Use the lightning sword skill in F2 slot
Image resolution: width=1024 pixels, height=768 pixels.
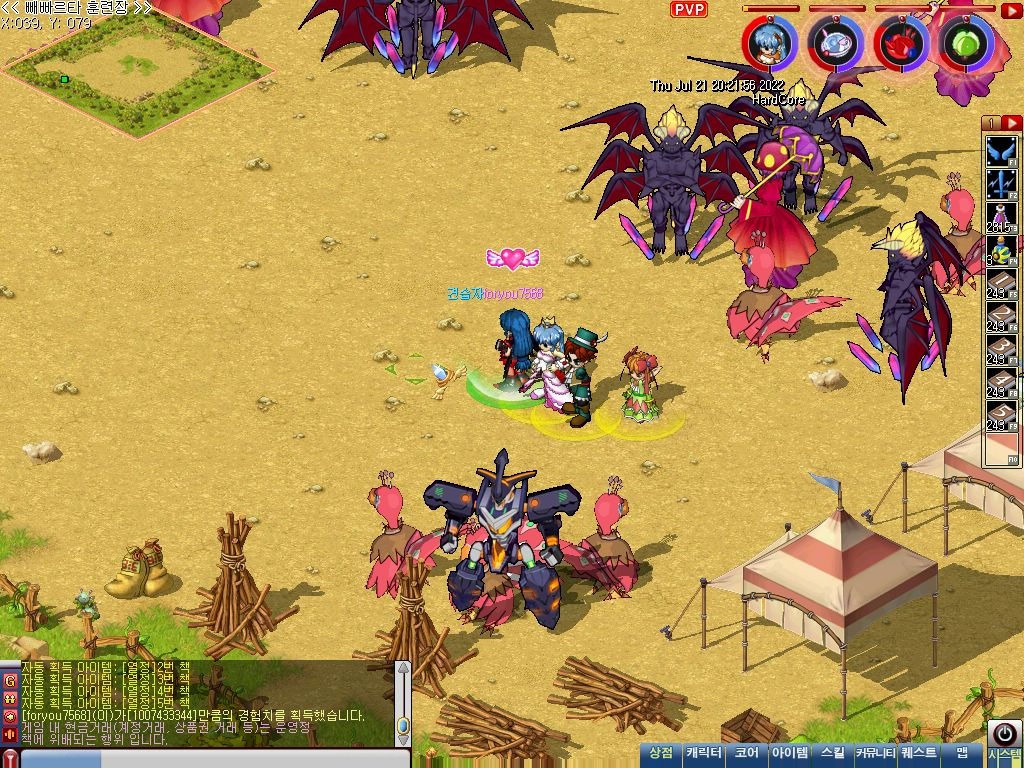click(1001, 185)
